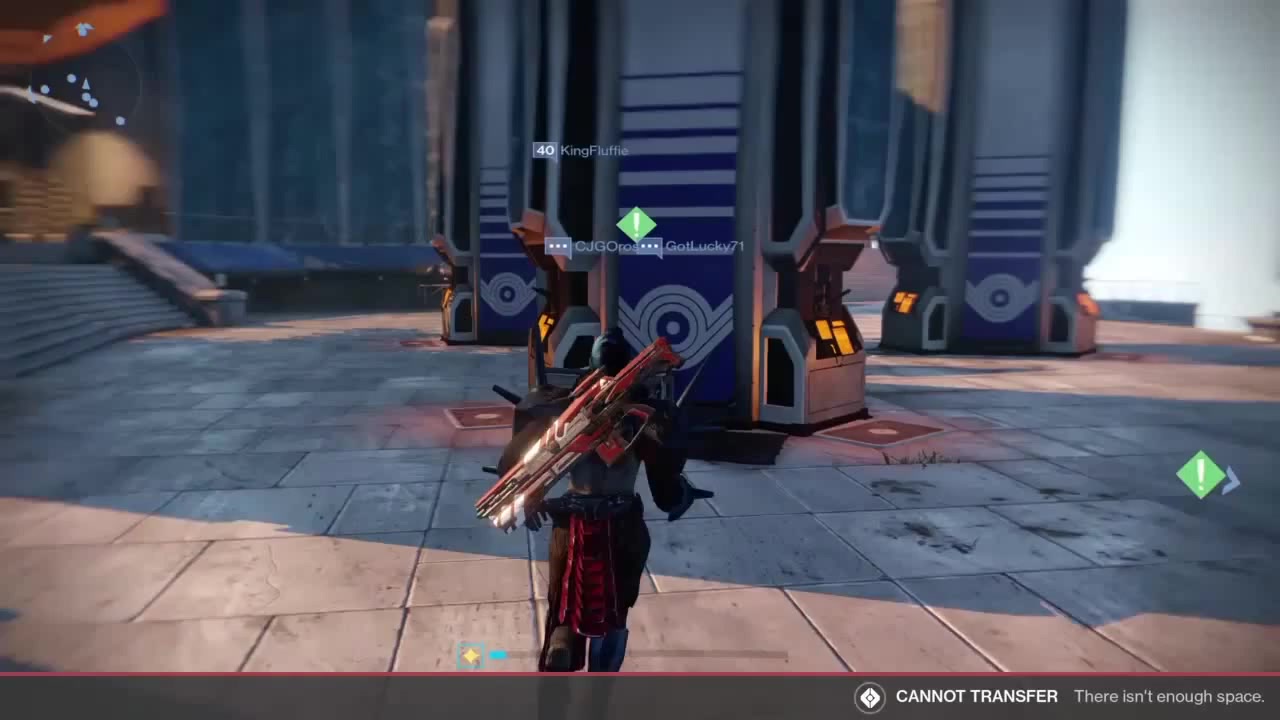Click the green quest marker above the name tags
Viewport: 1280px width, 720px height.
pyautogui.click(x=636, y=223)
